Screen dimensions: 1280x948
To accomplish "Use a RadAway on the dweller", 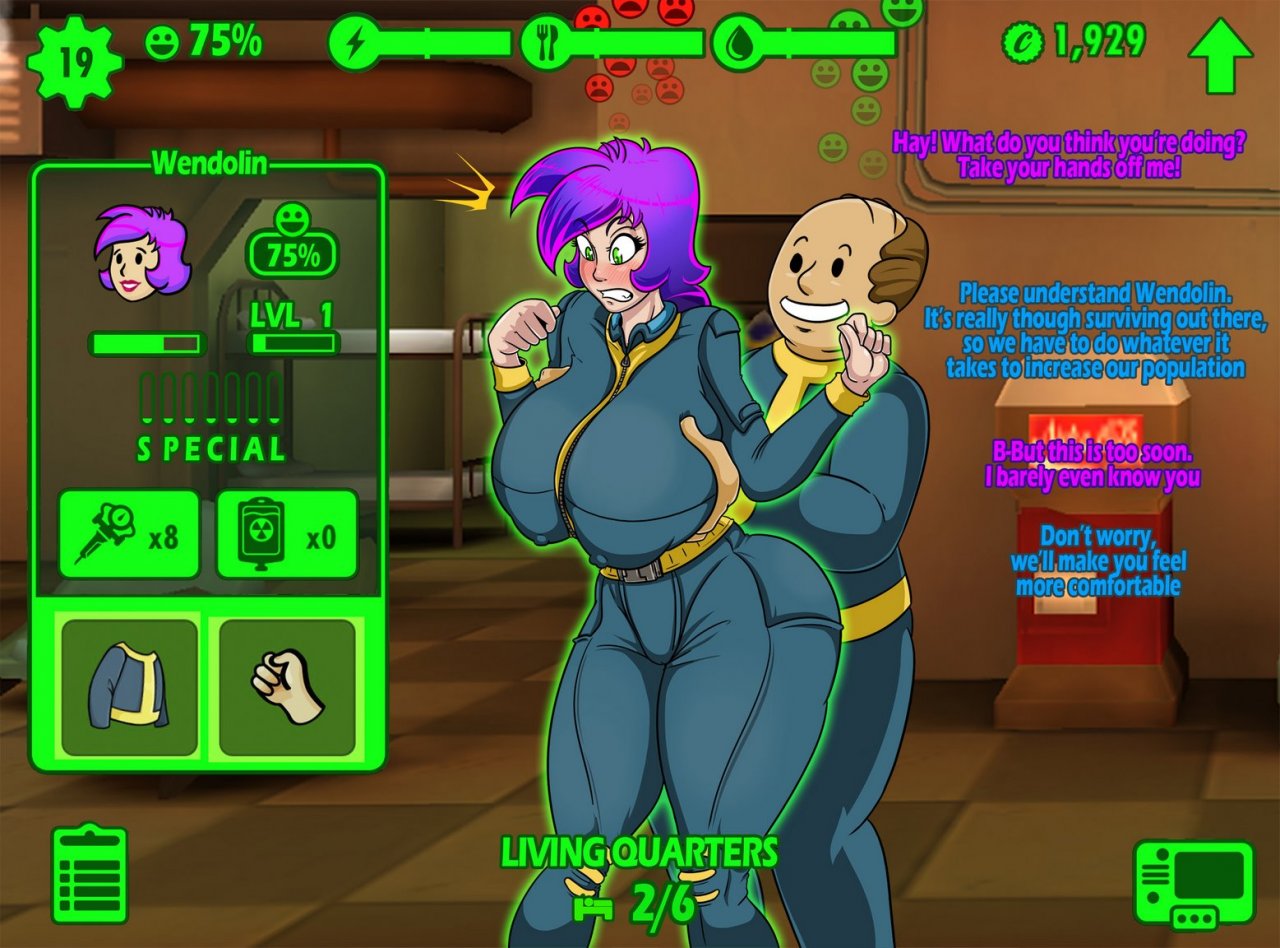I will [287, 534].
